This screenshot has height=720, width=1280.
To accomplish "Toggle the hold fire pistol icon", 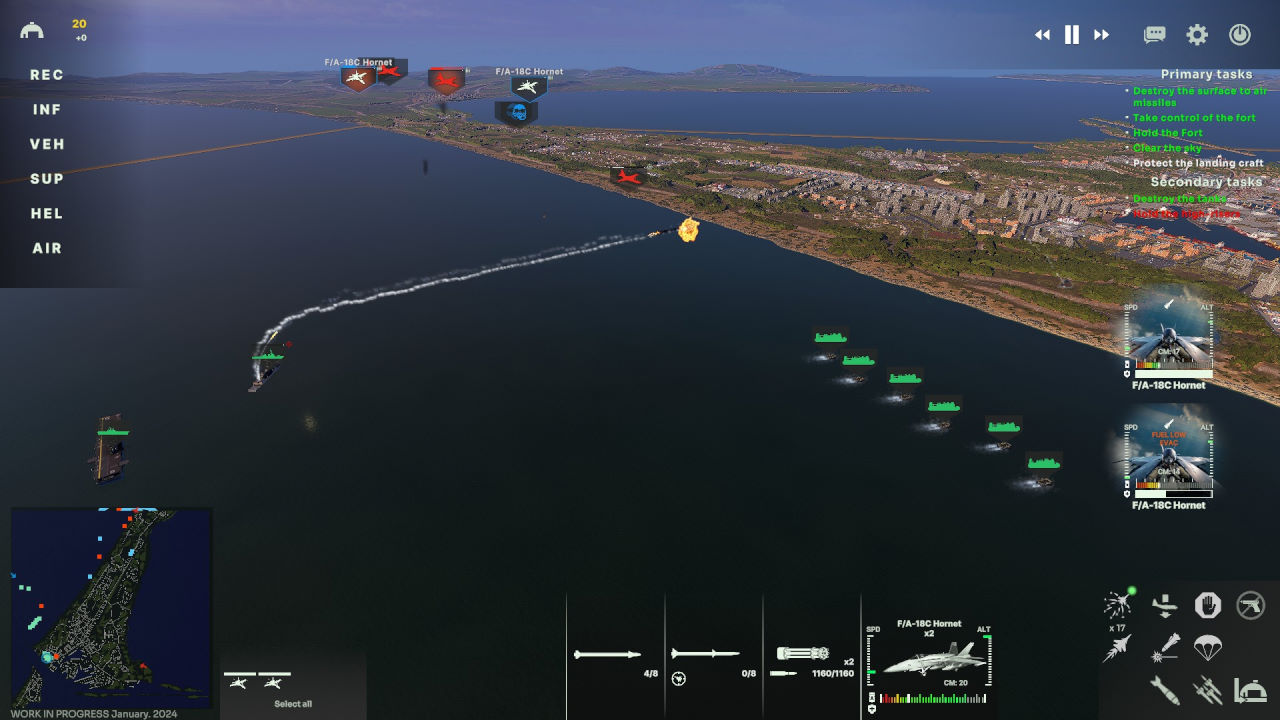I will (x=1251, y=605).
